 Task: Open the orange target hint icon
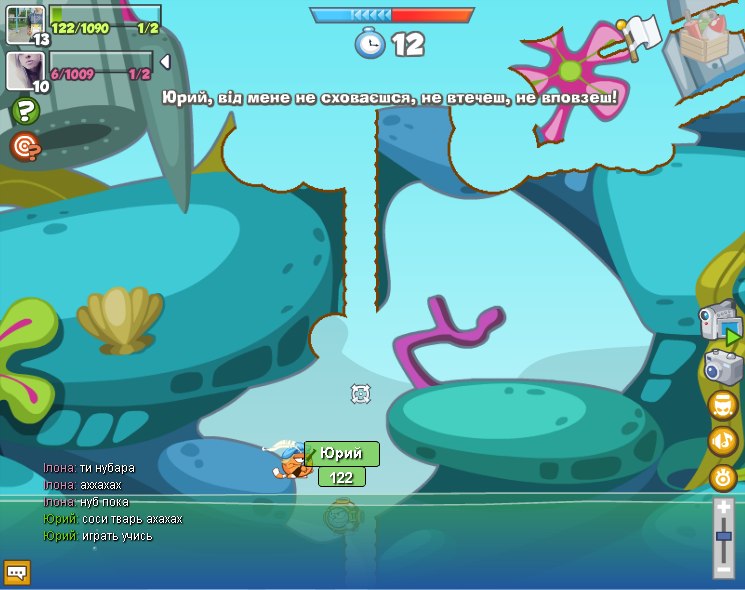click(x=25, y=147)
